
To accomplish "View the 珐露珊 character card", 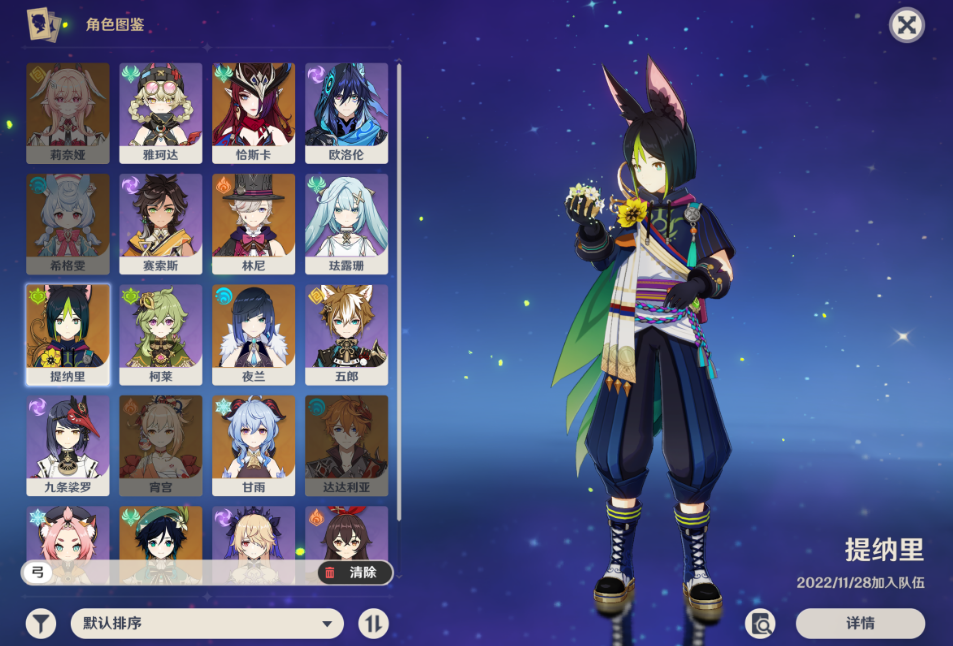I will 346,223.
